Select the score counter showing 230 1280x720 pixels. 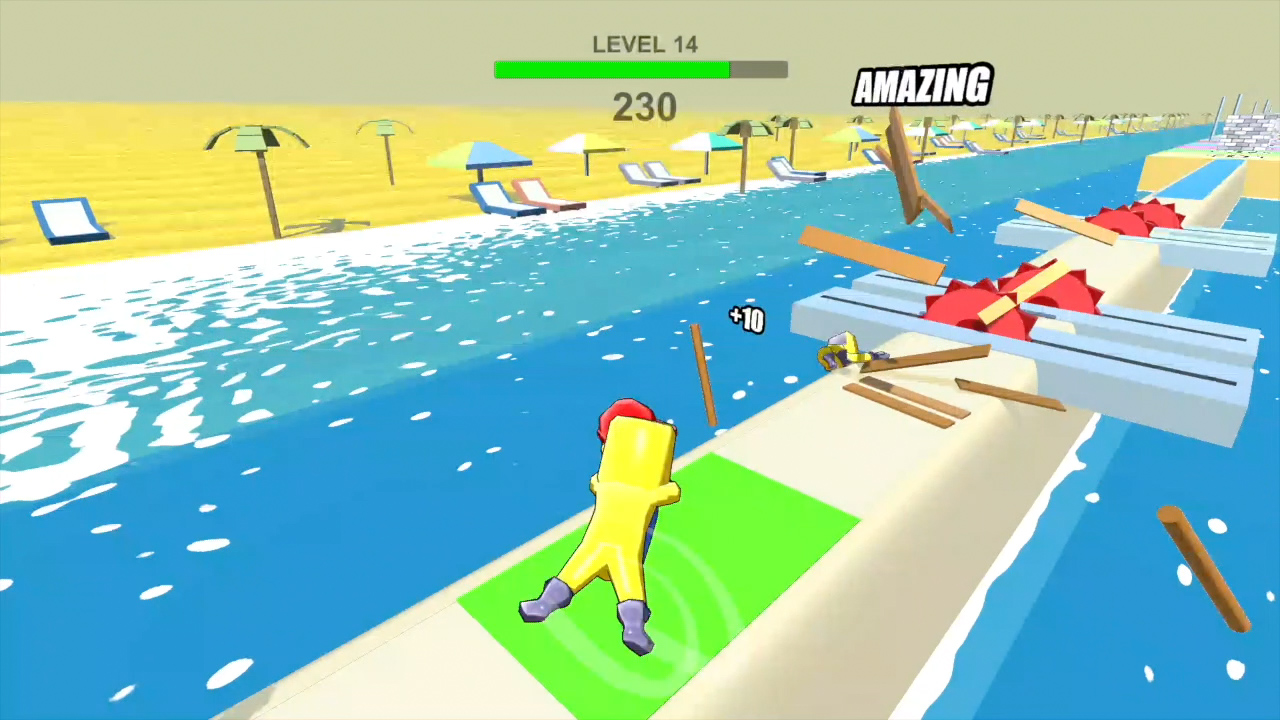(x=646, y=108)
